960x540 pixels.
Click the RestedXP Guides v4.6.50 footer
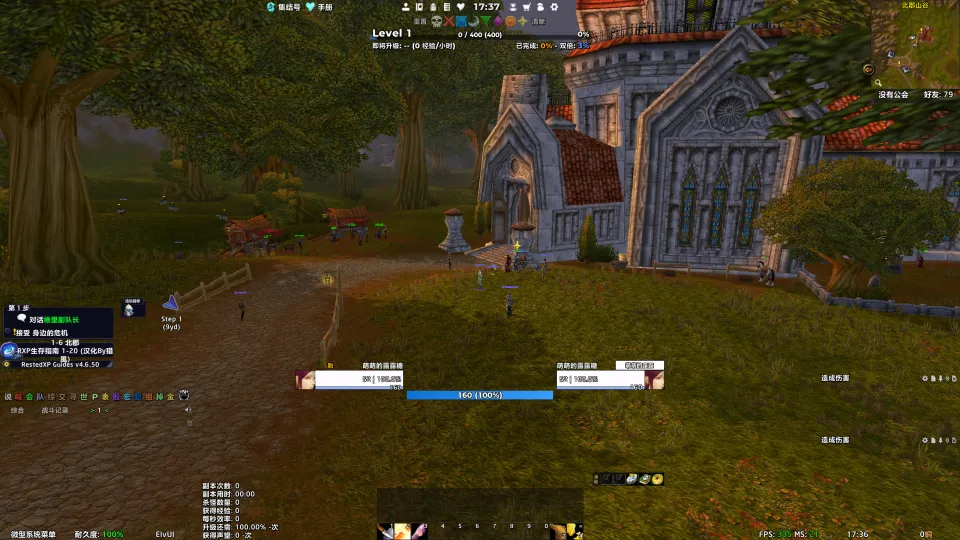point(56,365)
